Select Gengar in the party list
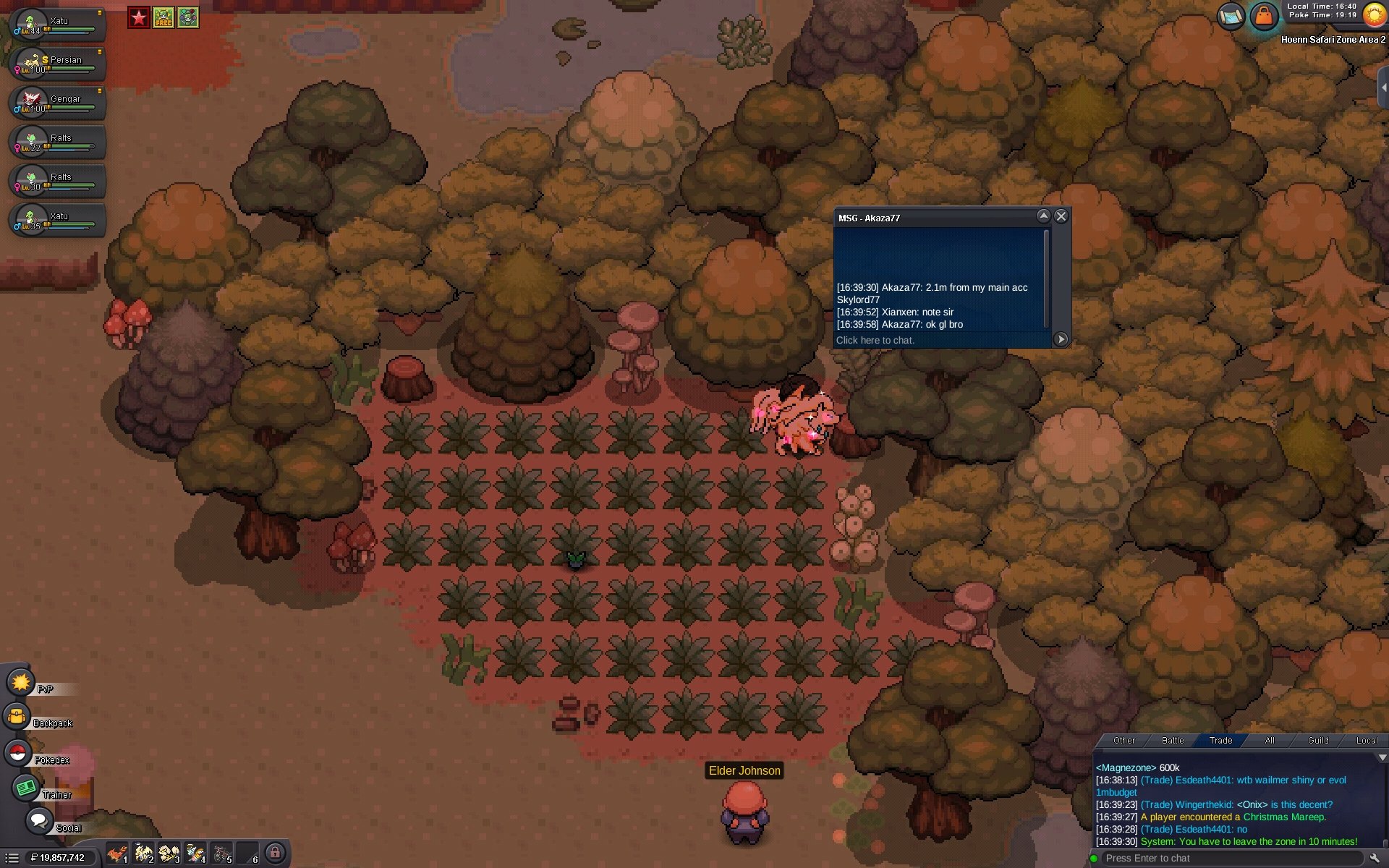The width and height of the screenshot is (1389, 868). [x=58, y=103]
